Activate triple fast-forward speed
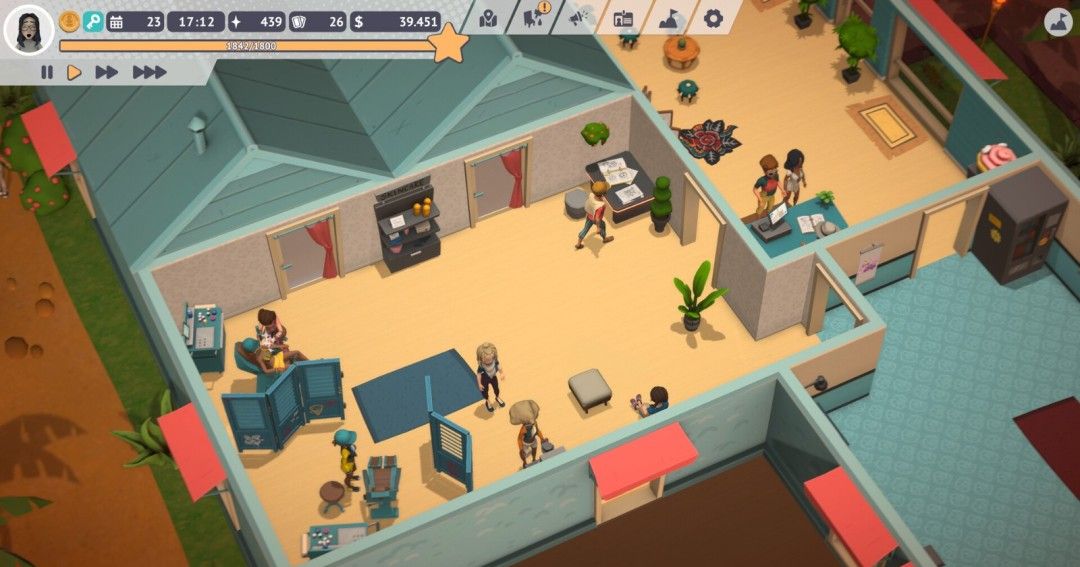Viewport: 1080px width, 567px height. click(x=149, y=72)
